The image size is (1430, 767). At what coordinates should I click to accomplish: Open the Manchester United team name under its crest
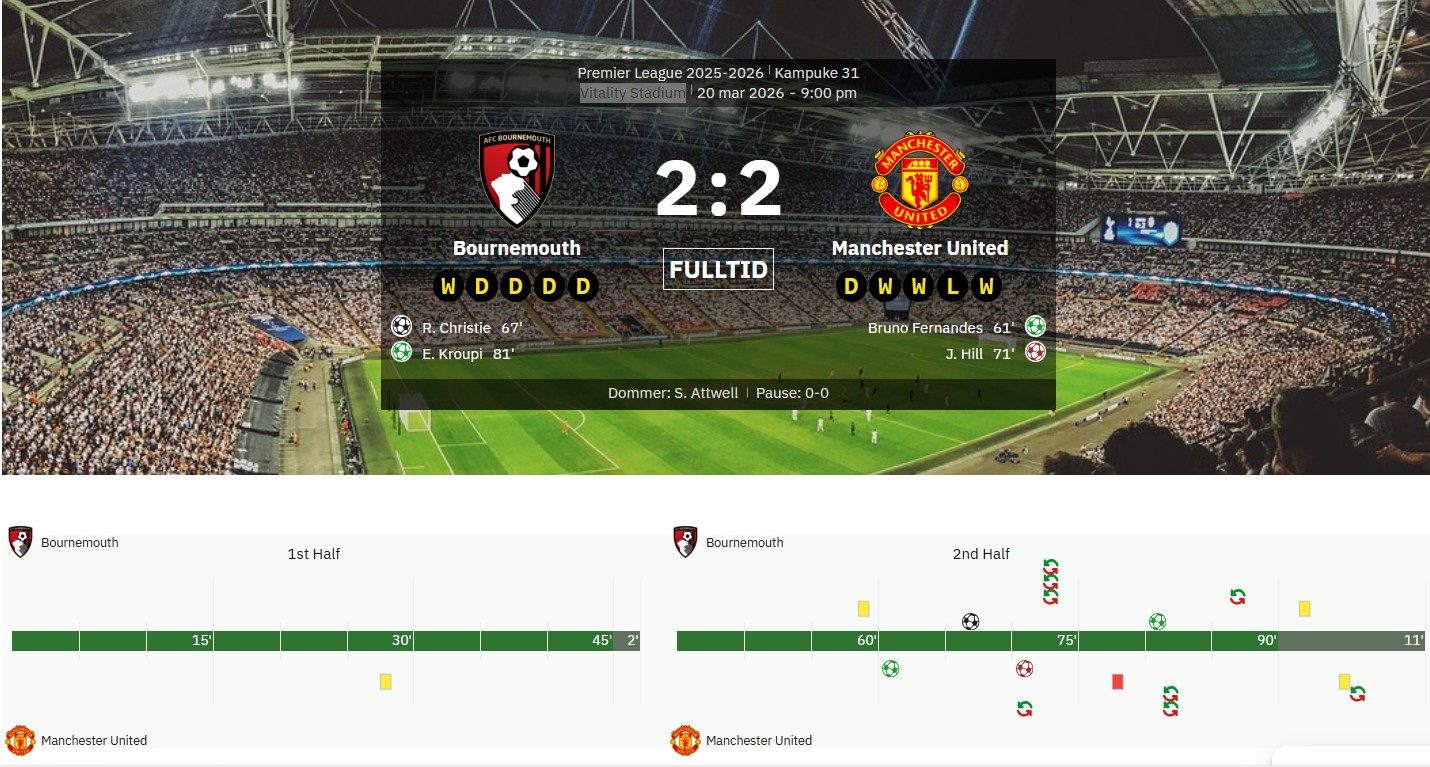click(x=920, y=248)
